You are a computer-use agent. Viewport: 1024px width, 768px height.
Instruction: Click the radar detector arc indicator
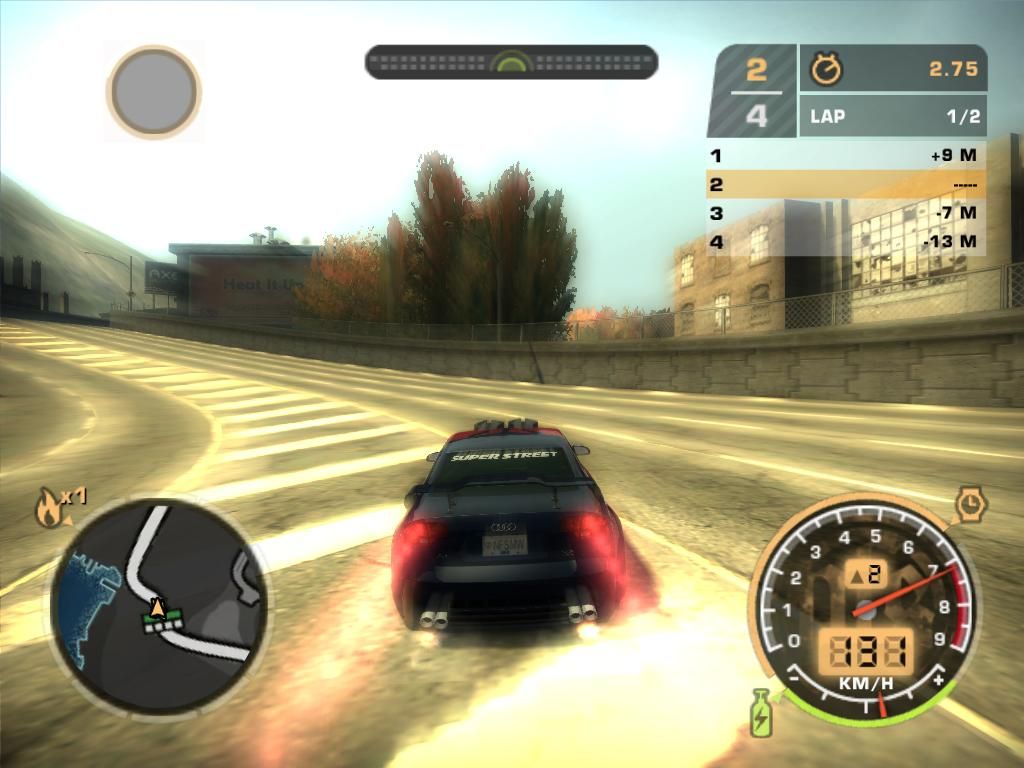coord(511,63)
